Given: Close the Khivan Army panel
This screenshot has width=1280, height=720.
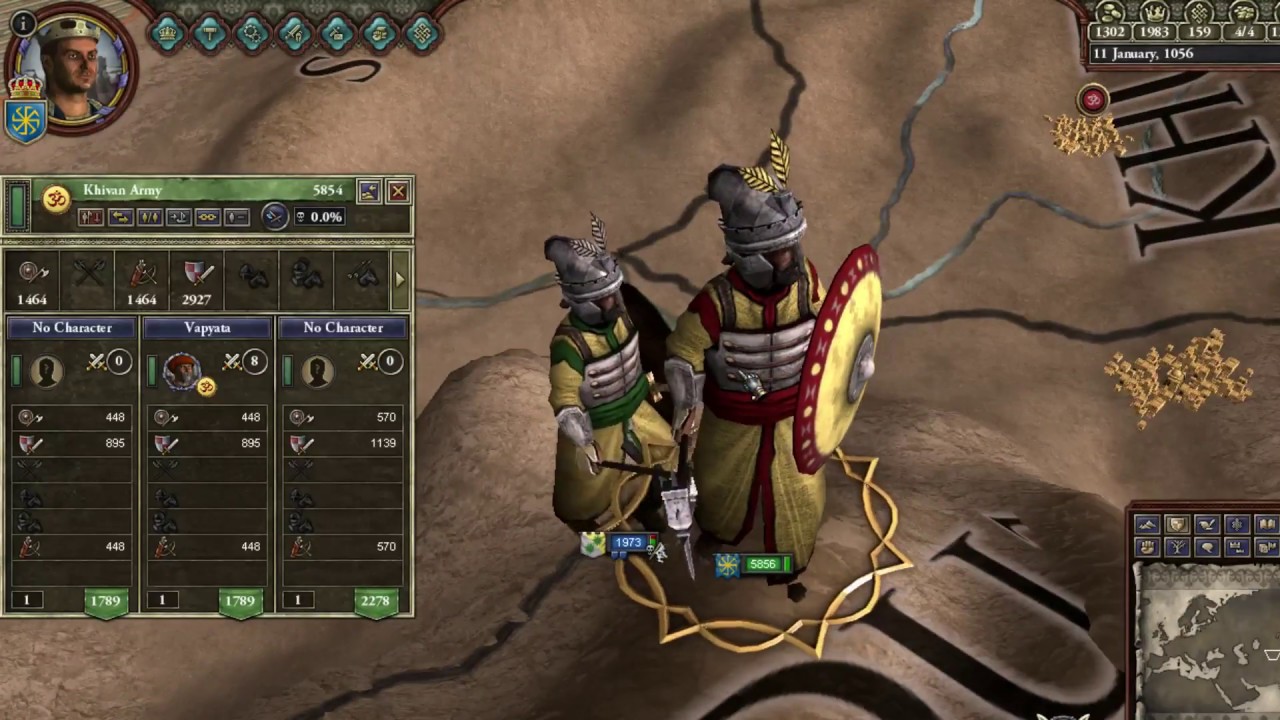Looking at the screenshot, I should click(398, 191).
